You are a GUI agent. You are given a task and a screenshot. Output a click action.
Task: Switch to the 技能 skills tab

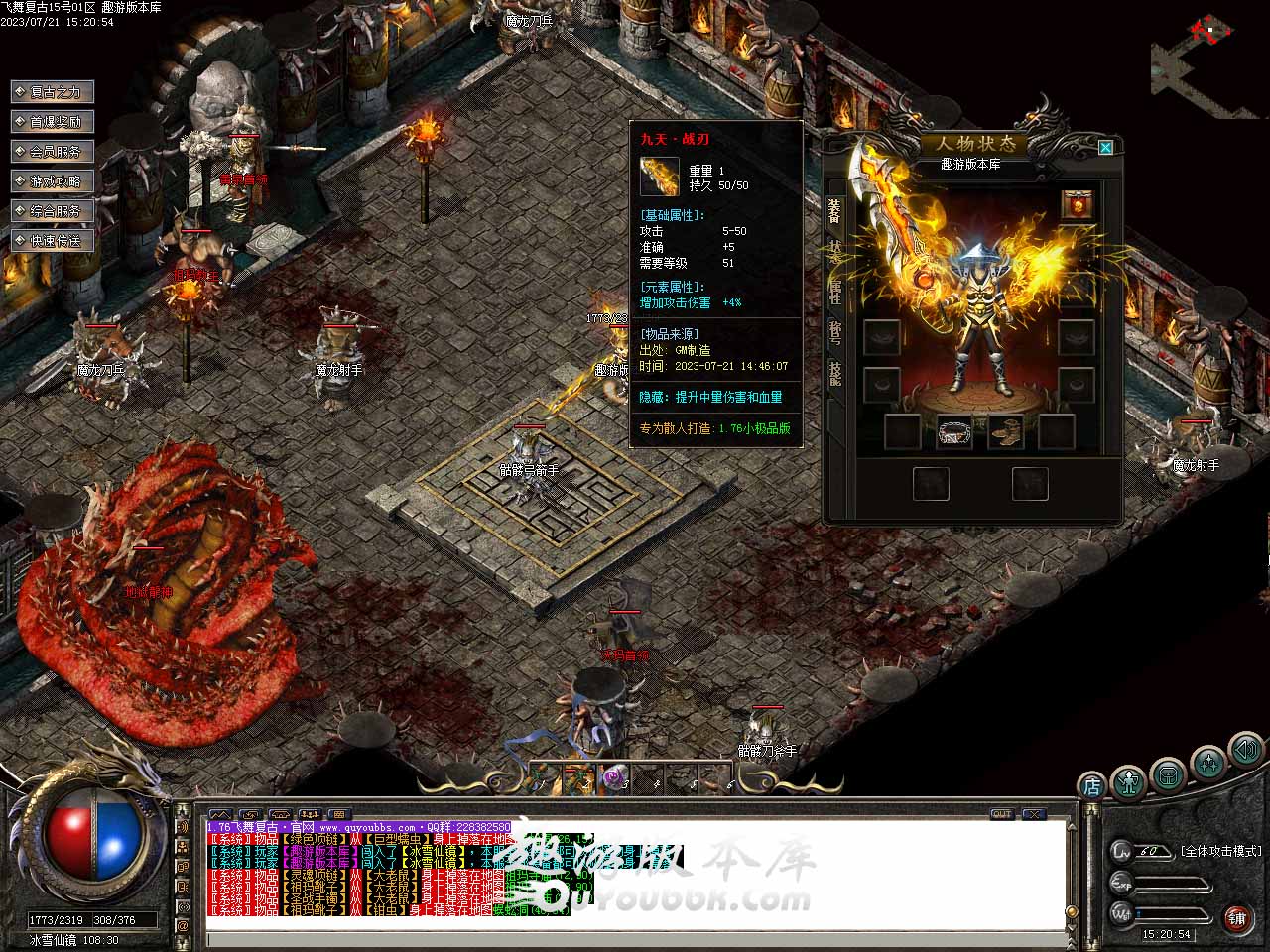click(835, 373)
